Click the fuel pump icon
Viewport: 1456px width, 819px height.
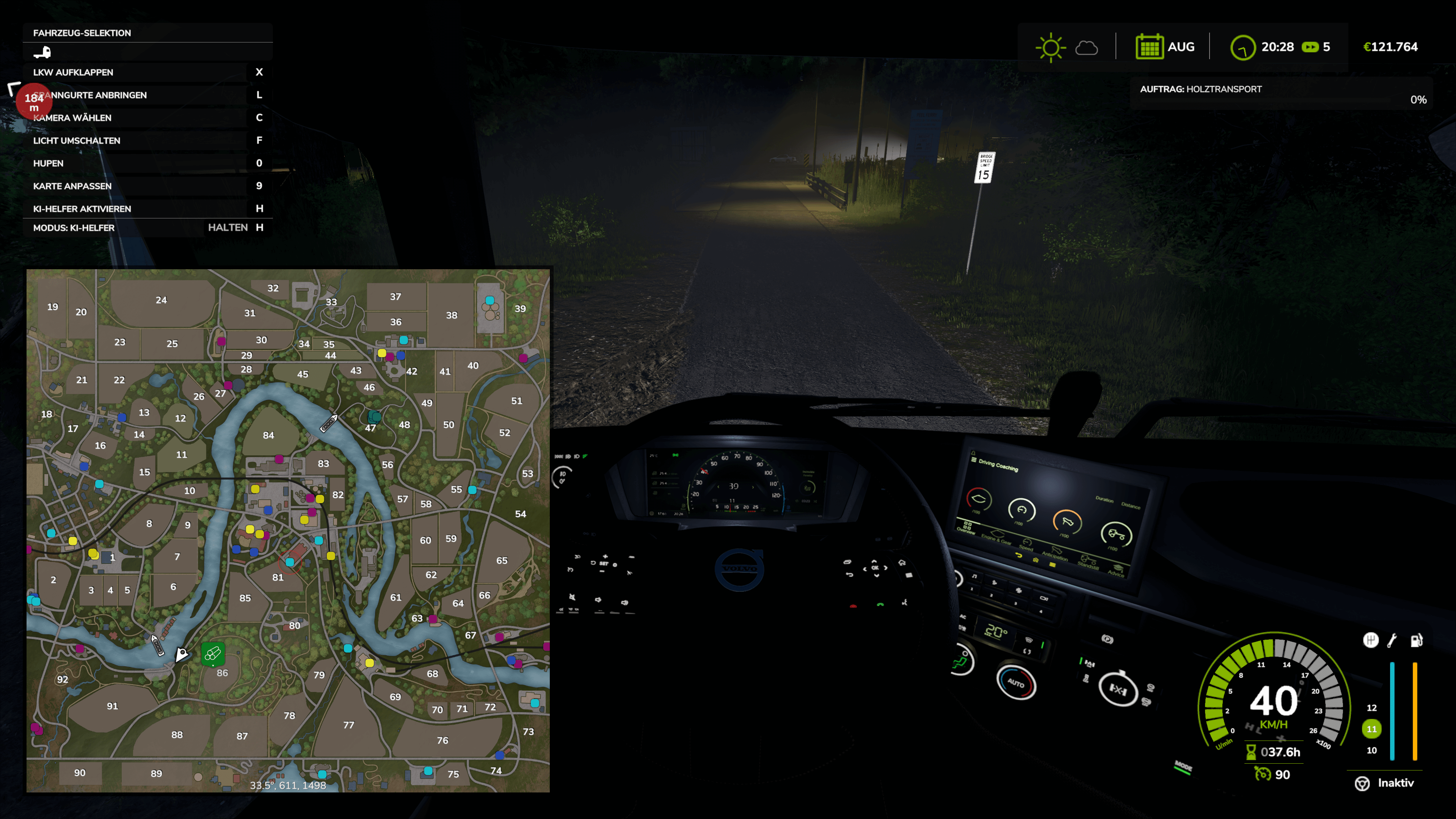point(1416,640)
